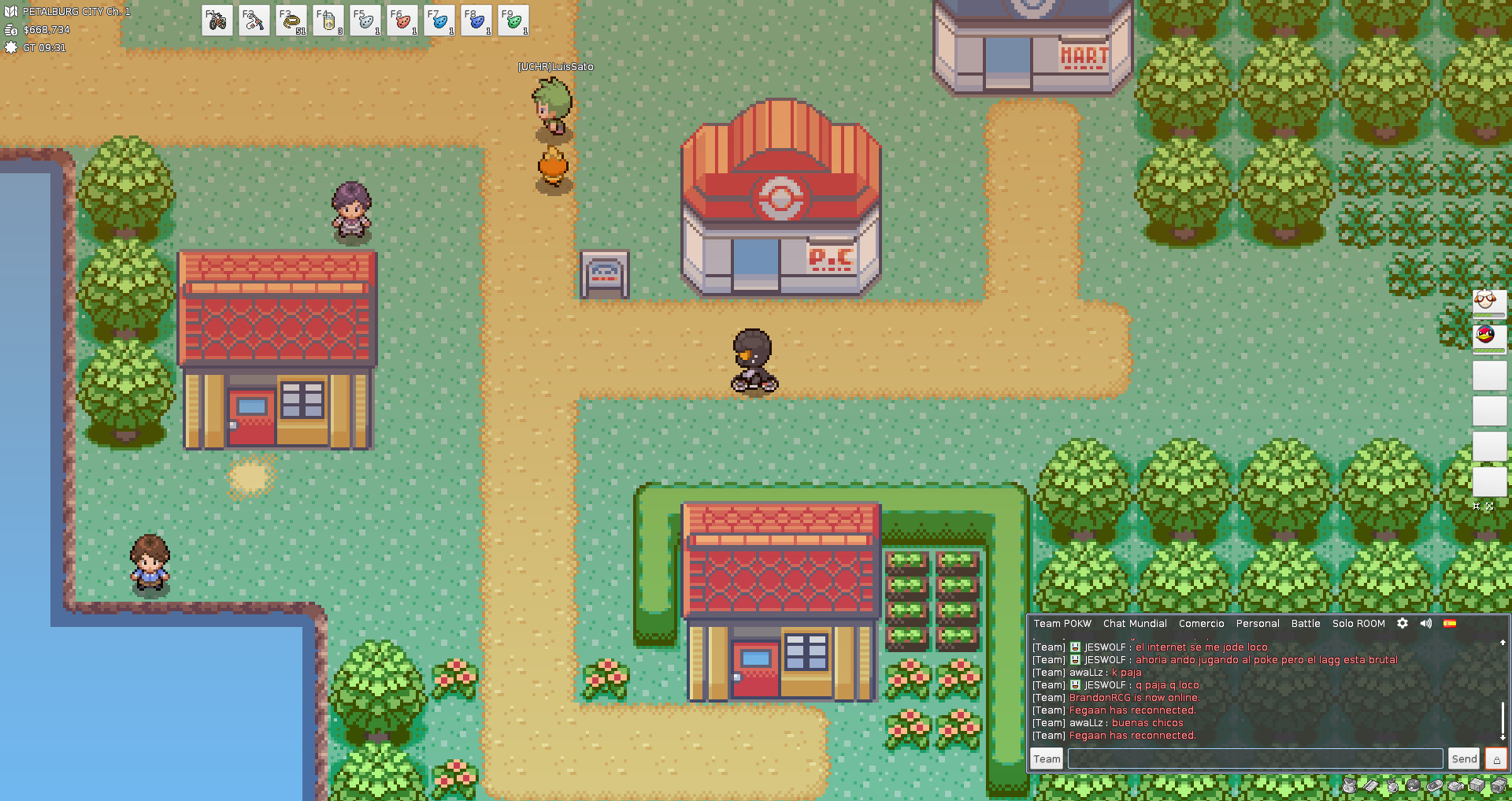The height and width of the screenshot is (801, 1512).
Task: Select the green flute in slot F9
Action: click(x=513, y=21)
